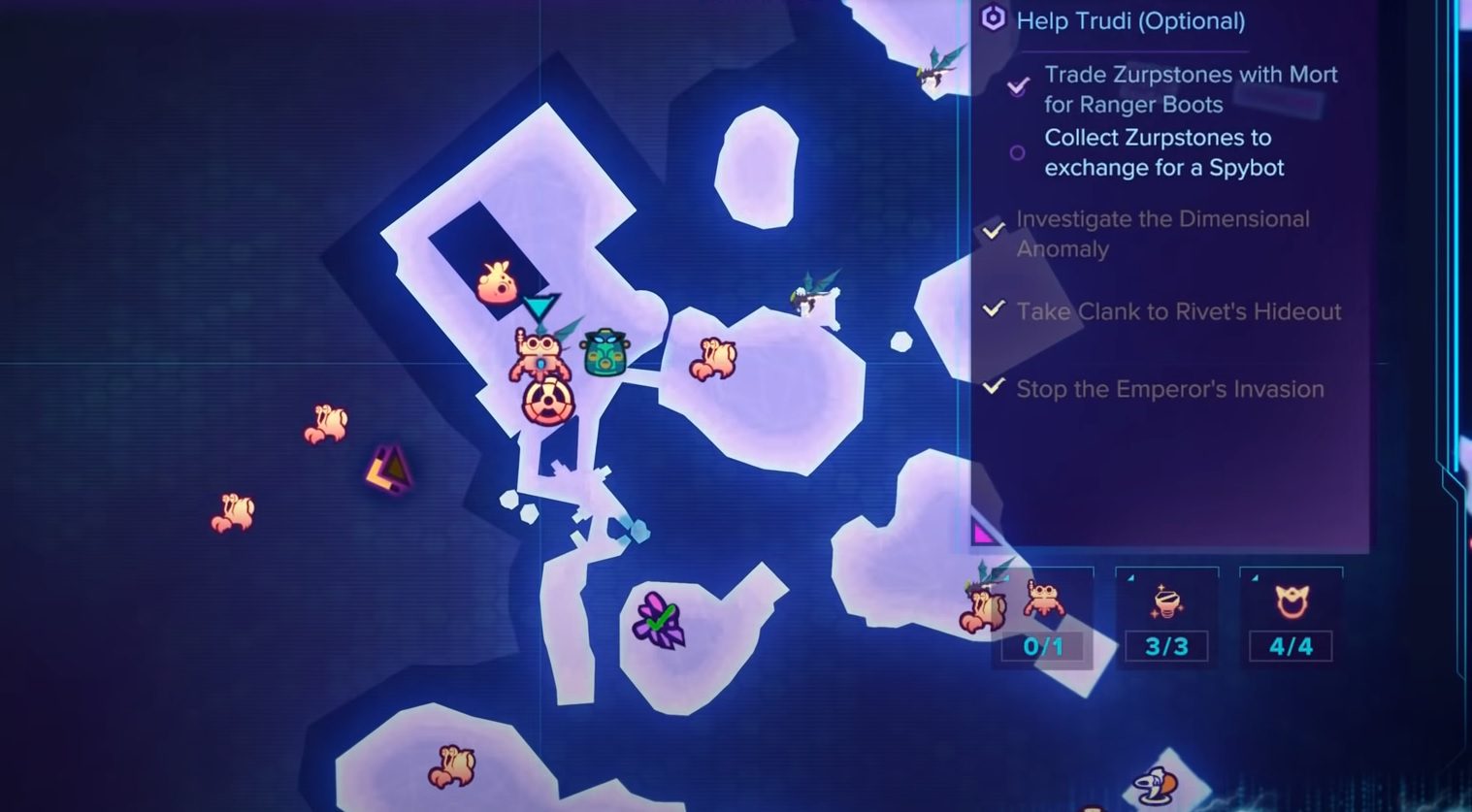1472x812 pixels.
Task: Select the Stop the Emperor's Invasion quest entry
Action: (x=1170, y=389)
